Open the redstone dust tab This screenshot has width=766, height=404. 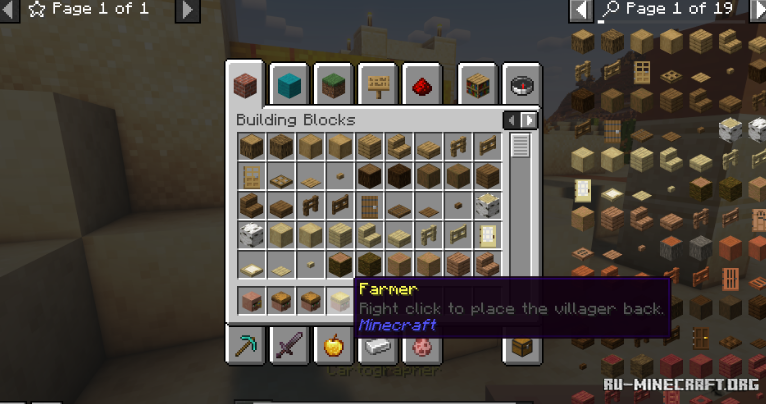click(421, 84)
